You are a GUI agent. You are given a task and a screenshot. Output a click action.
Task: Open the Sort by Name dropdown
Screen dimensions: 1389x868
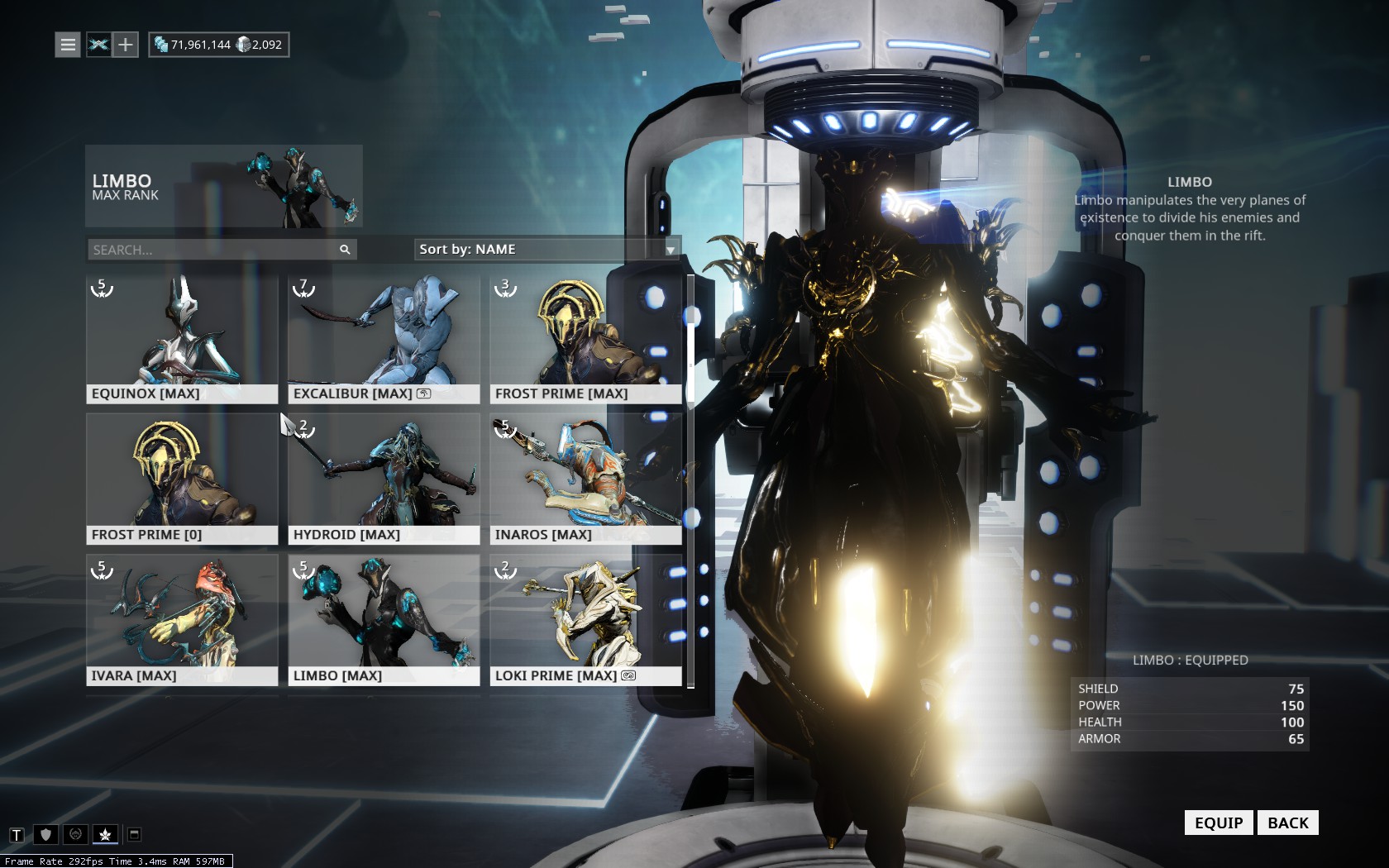pyautogui.click(x=547, y=250)
